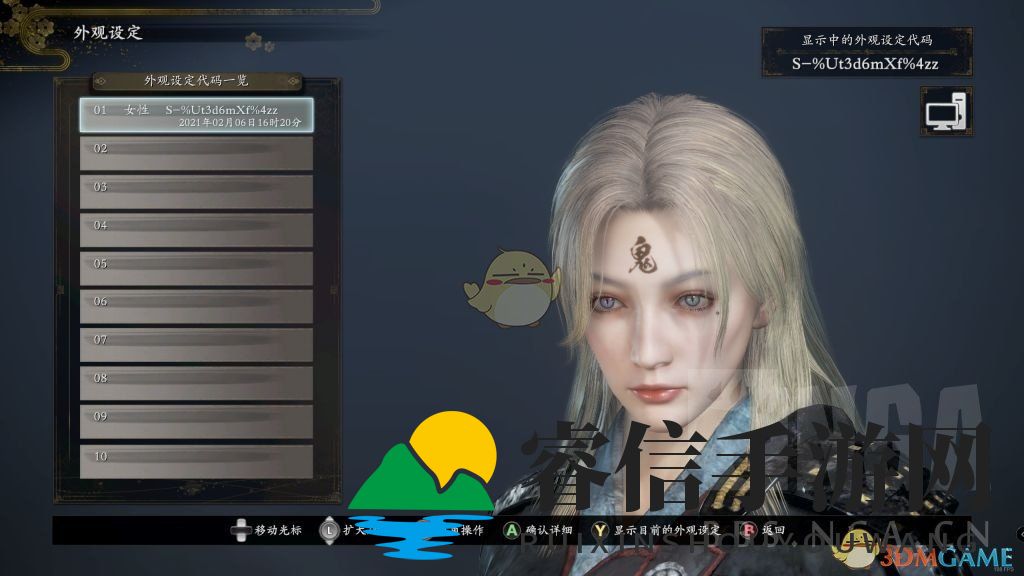This screenshot has height=576, width=1024.
Task: Click the monitor icon below the code box
Action: (945, 111)
